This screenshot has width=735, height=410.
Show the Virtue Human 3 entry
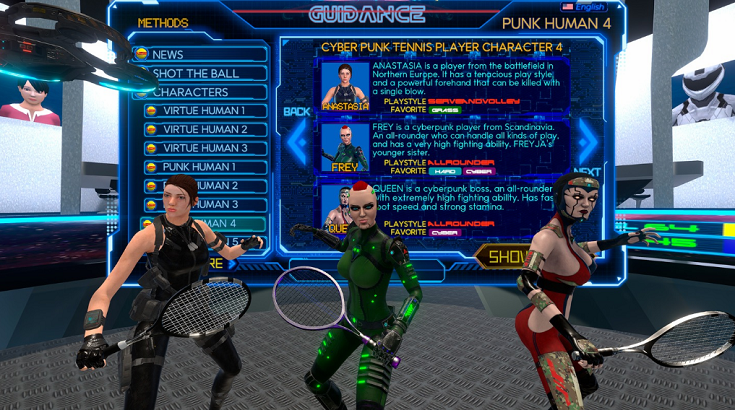coord(204,148)
